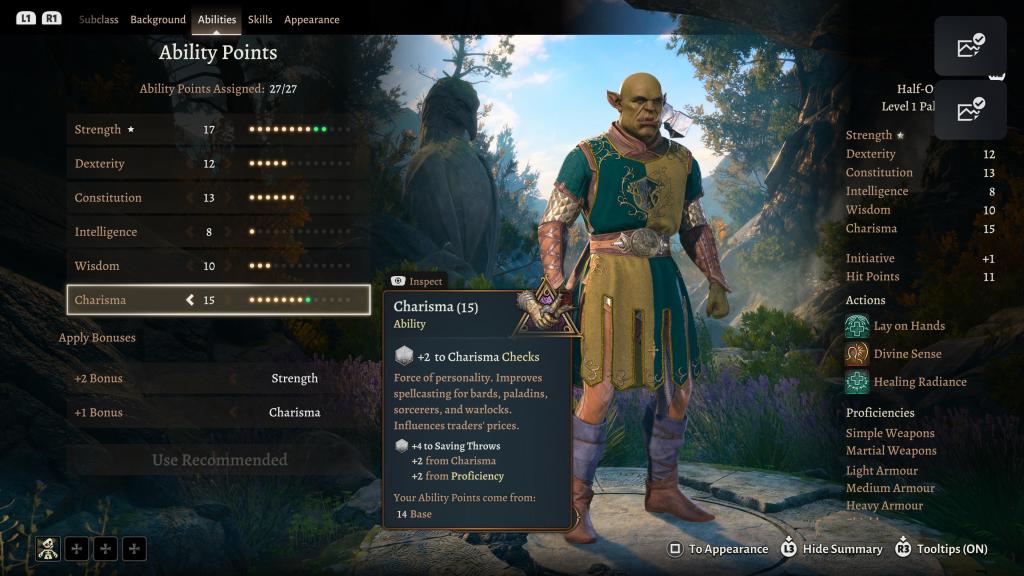Change the +1 Bonus ability selector
This screenshot has height=576, width=1024.
point(294,413)
